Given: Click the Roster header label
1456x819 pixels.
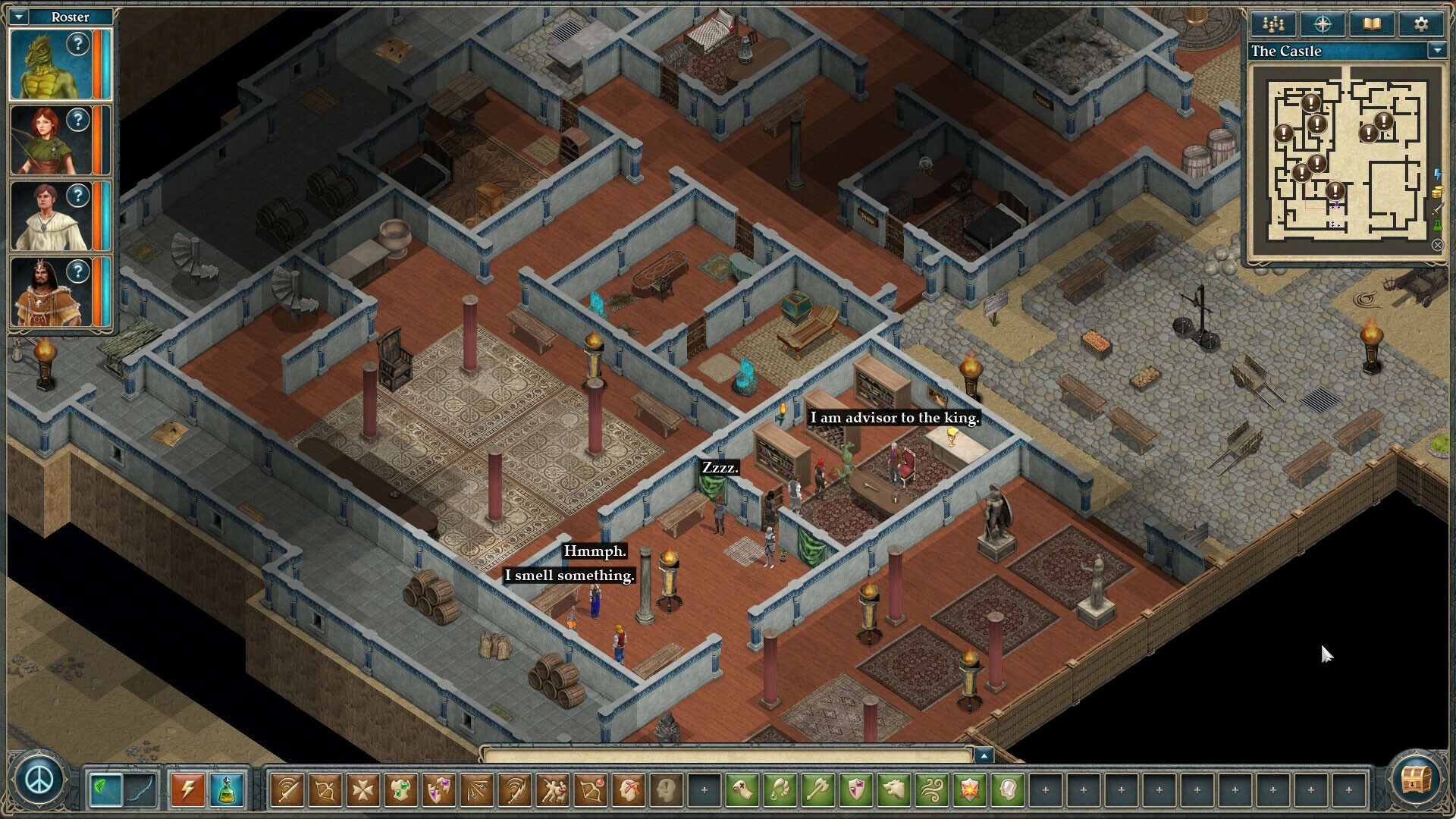Looking at the screenshot, I should [71, 16].
